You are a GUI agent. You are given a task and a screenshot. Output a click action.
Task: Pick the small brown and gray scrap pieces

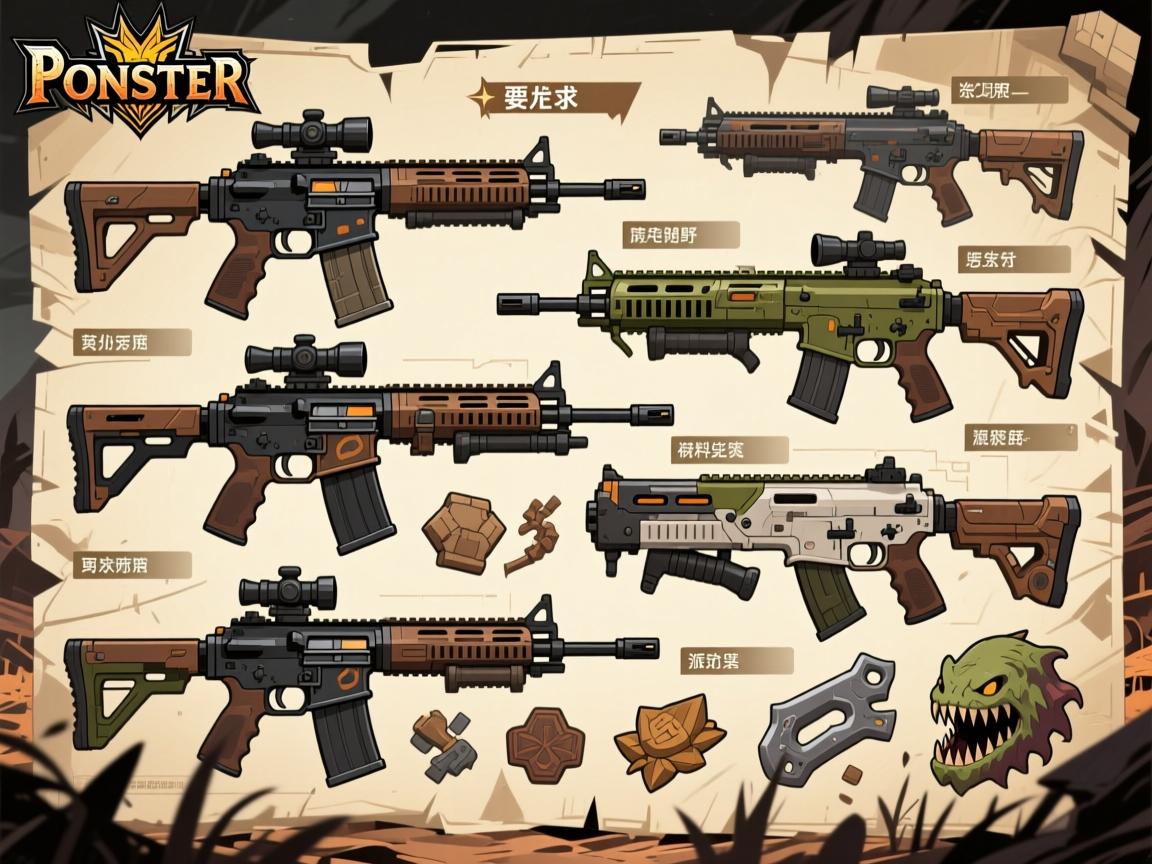[441, 745]
